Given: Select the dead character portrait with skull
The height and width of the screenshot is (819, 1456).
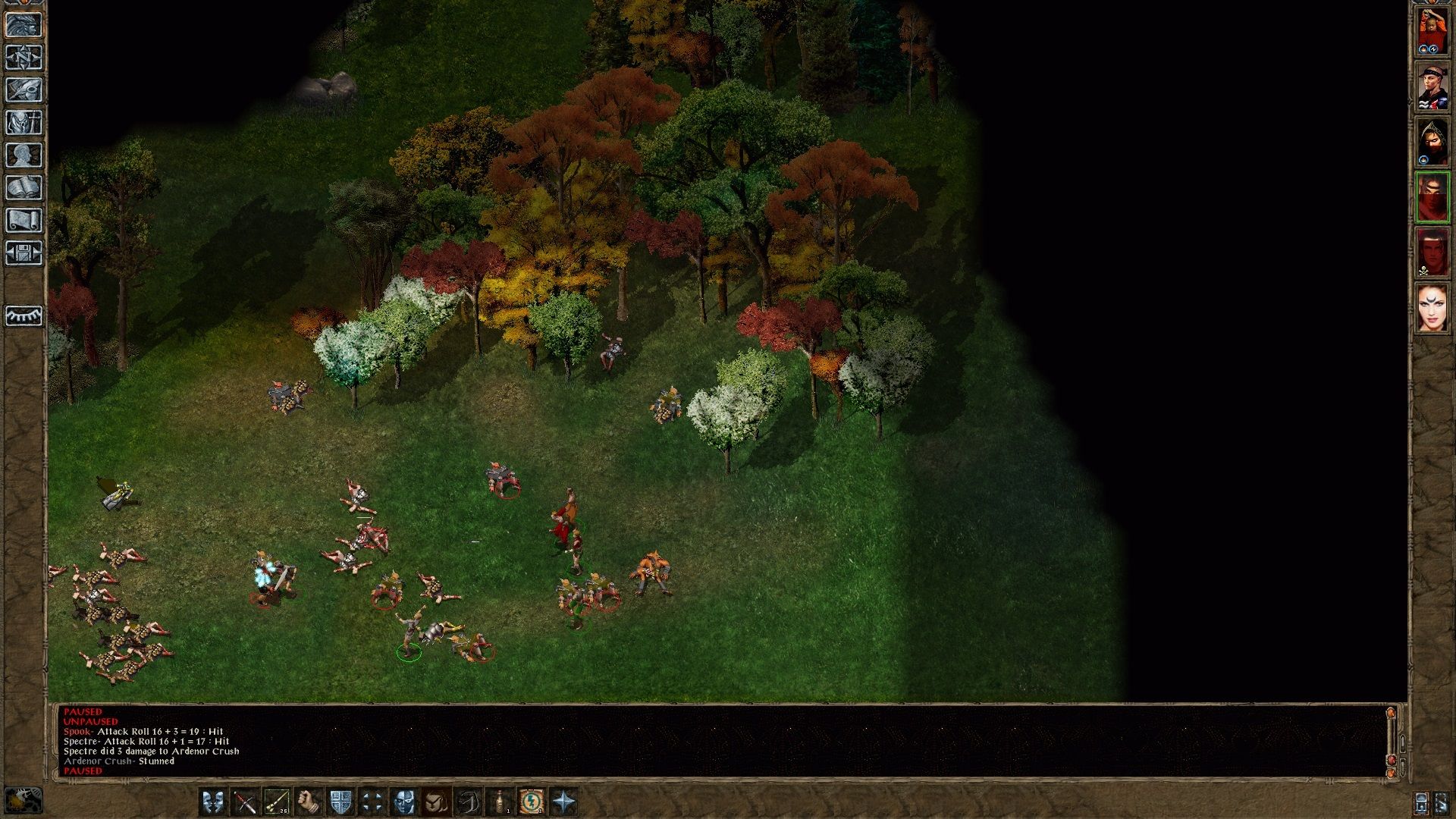Looking at the screenshot, I should coord(1432,253).
